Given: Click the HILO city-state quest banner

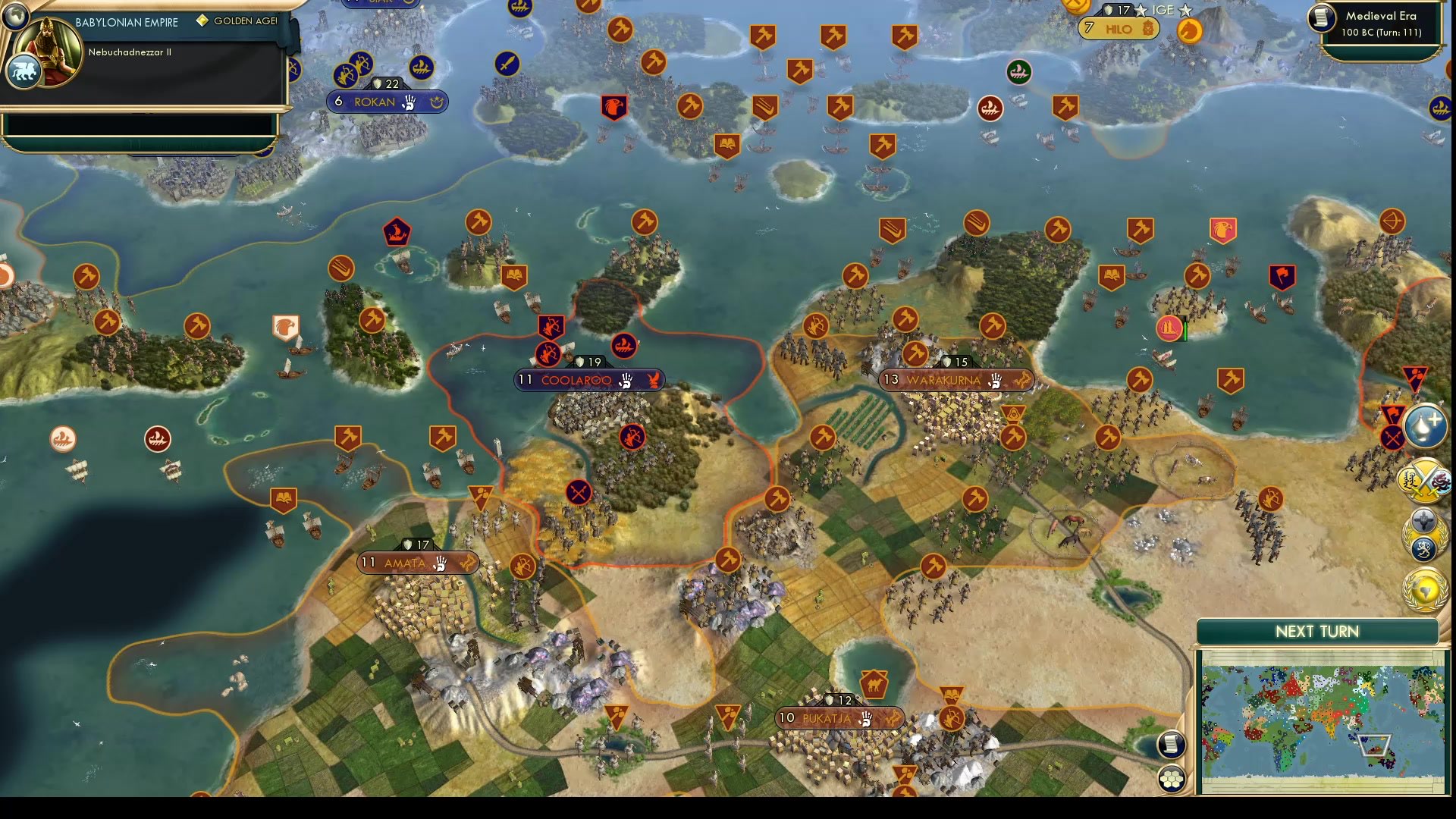Looking at the screenshot, I should pos(1118,28).
